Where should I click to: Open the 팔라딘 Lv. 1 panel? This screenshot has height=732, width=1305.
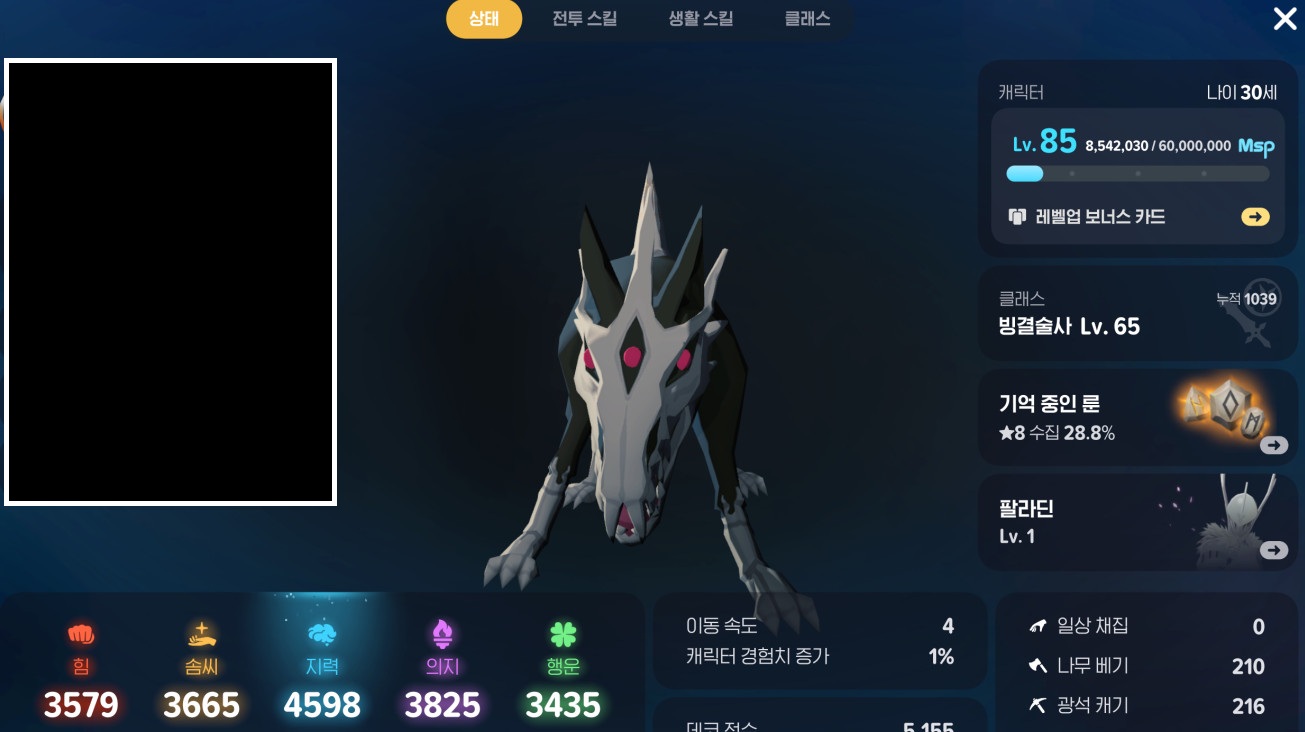1137,523
